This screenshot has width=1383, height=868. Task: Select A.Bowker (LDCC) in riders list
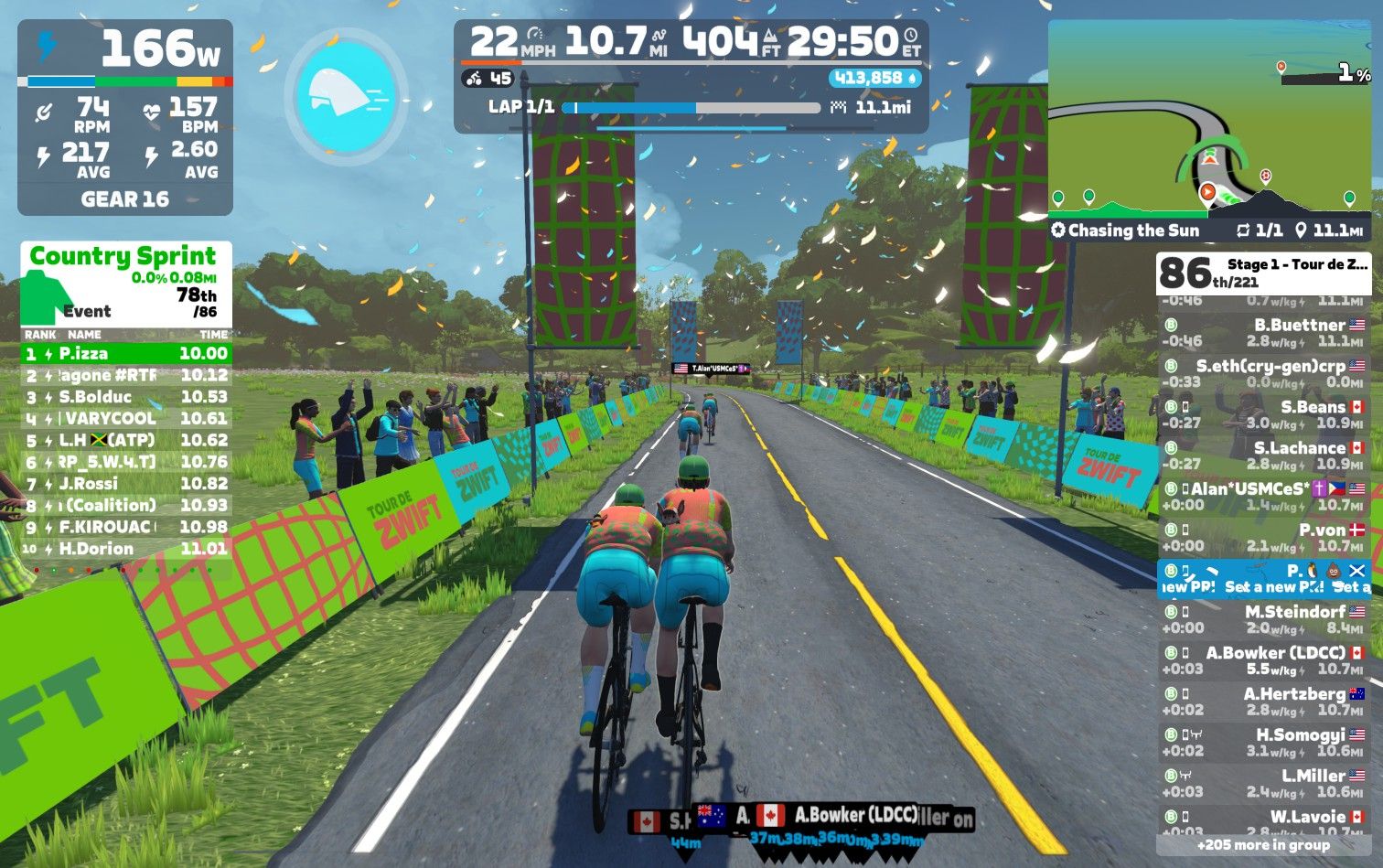coord(1264,660)
